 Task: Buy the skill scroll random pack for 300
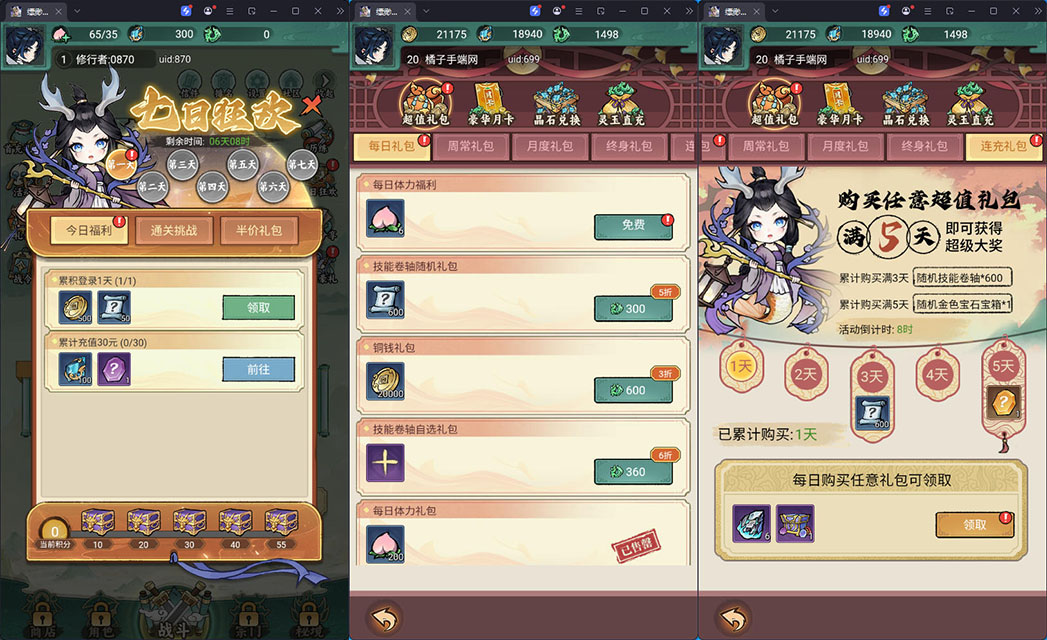(x=633, y=309)
